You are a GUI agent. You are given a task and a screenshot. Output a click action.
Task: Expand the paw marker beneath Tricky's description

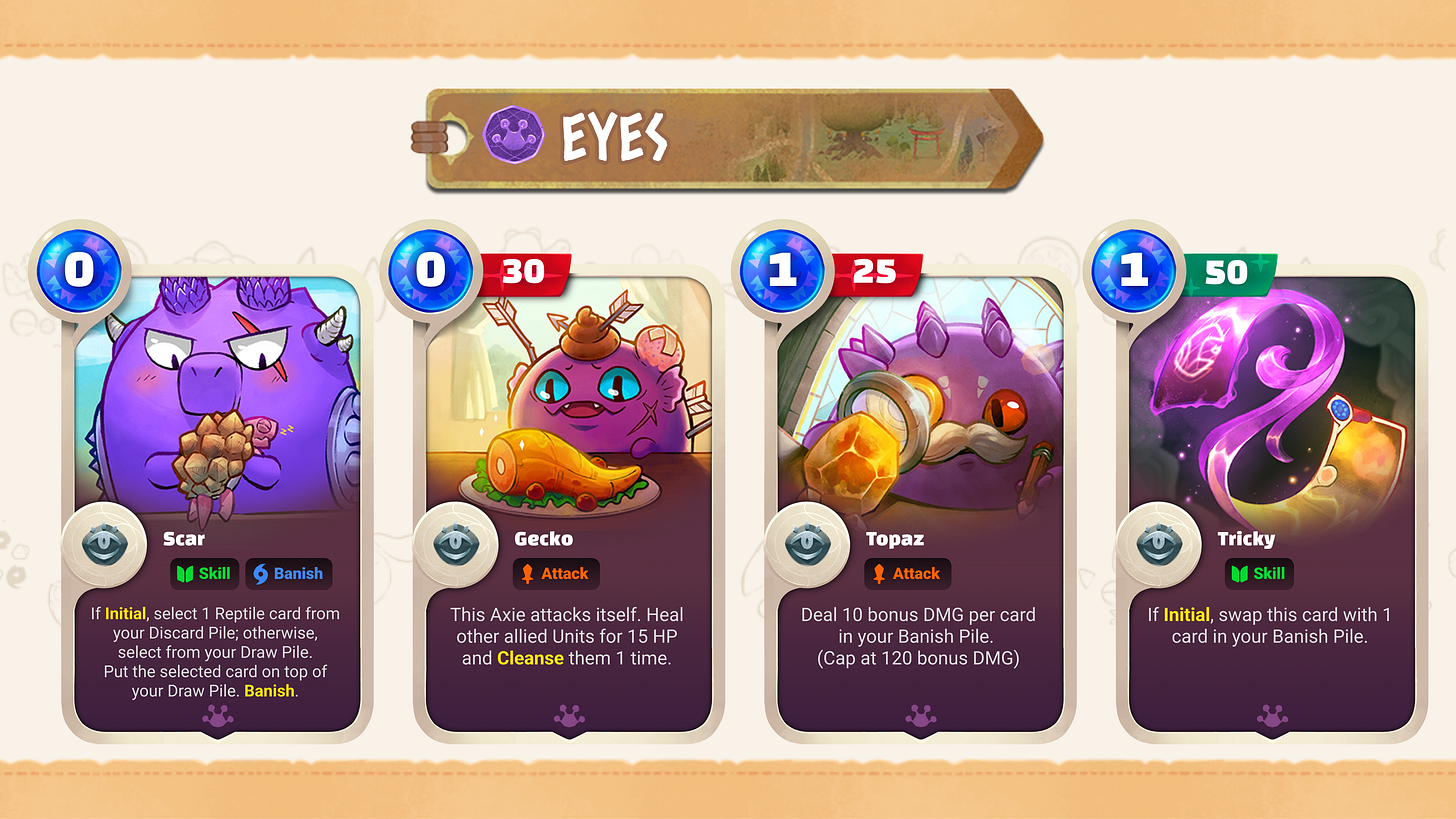1270,716
